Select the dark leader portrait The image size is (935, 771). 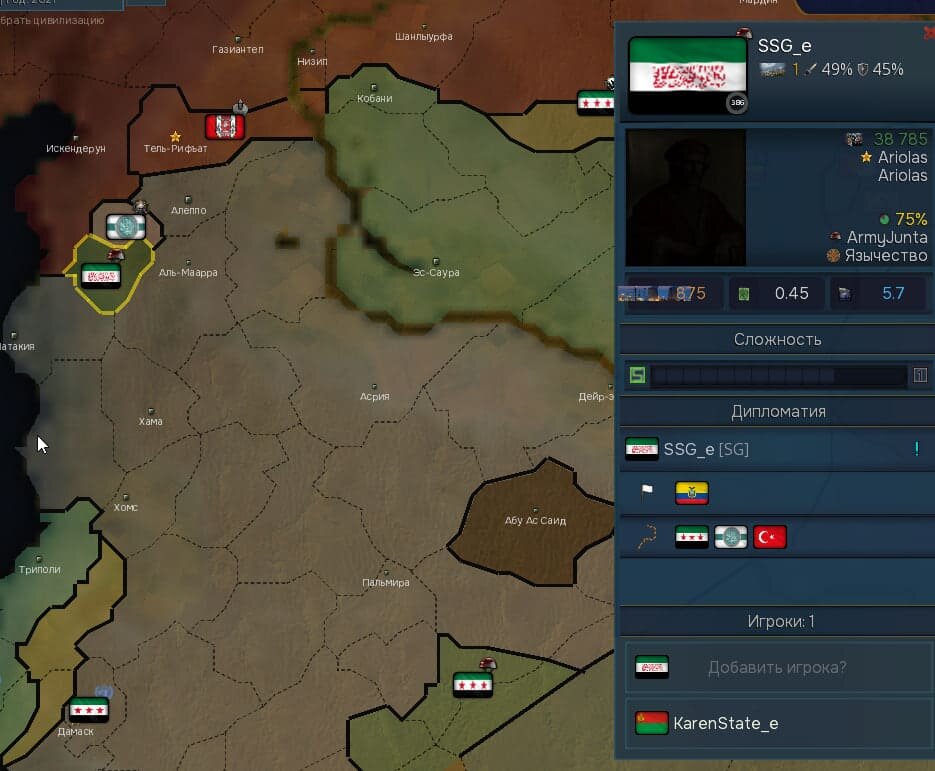(686, 197)
